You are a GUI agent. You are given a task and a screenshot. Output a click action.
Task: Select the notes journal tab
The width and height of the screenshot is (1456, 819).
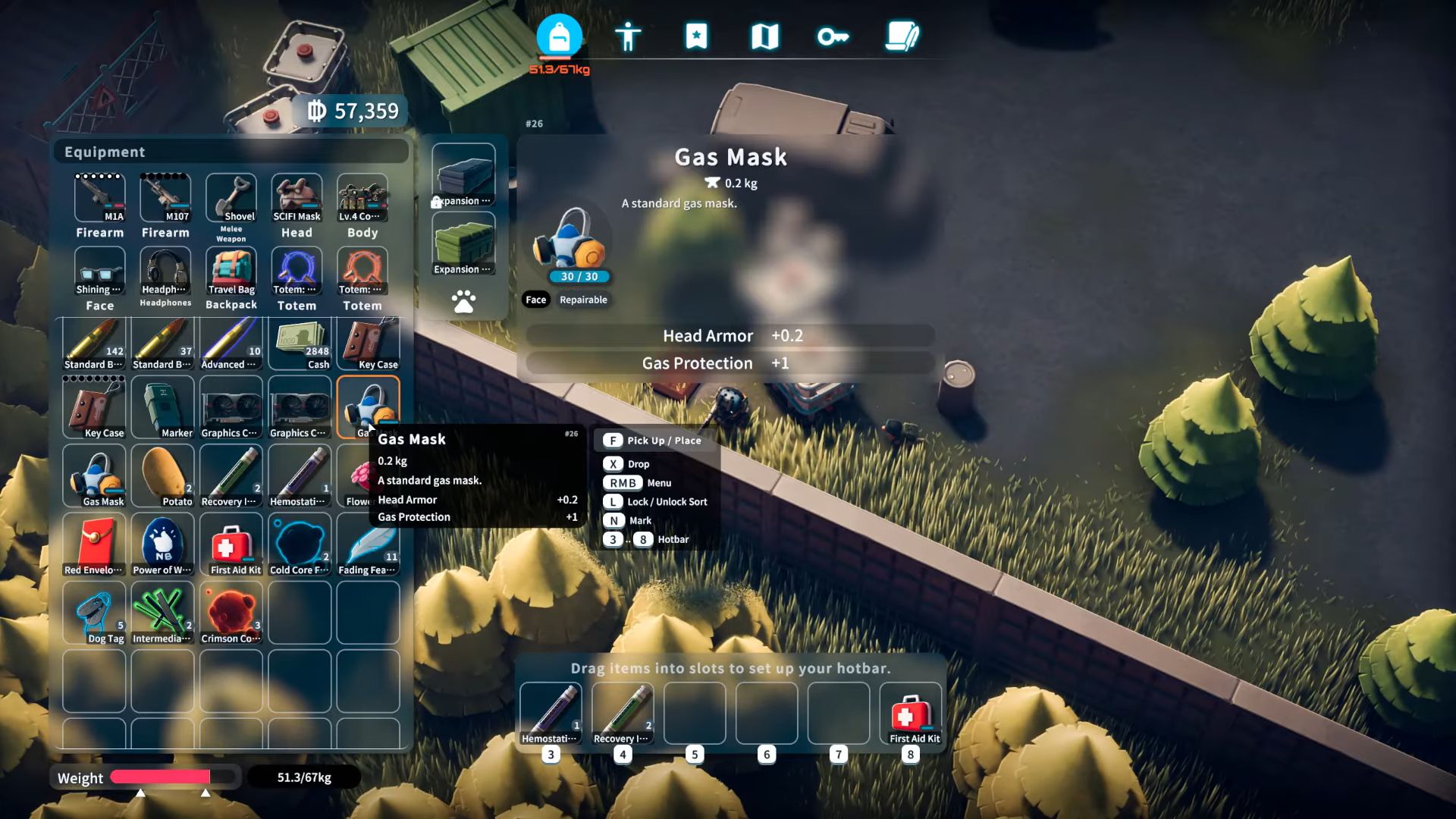[x=902, y=36]
